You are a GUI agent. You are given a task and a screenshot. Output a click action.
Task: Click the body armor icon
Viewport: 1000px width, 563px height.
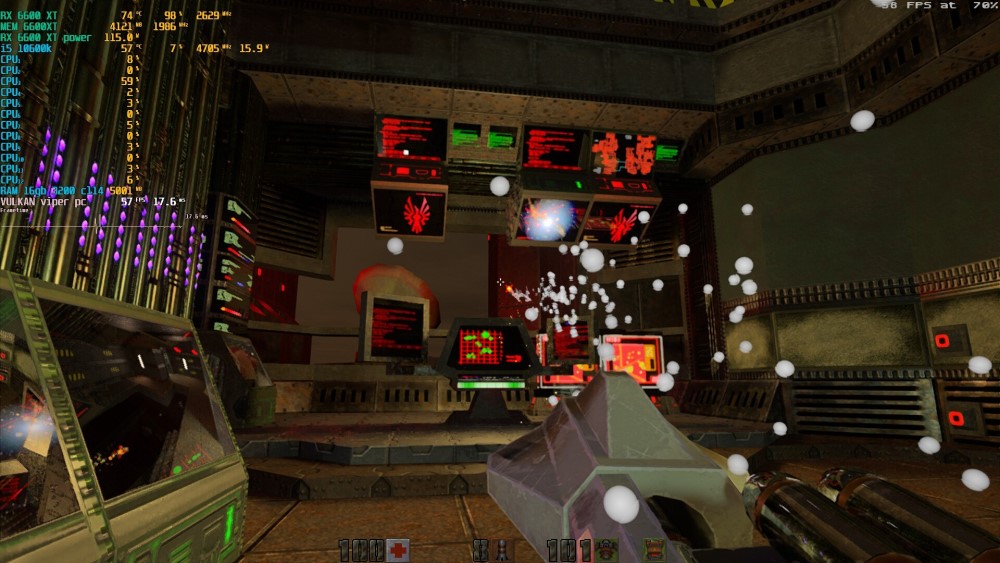(x=606, y=550)
